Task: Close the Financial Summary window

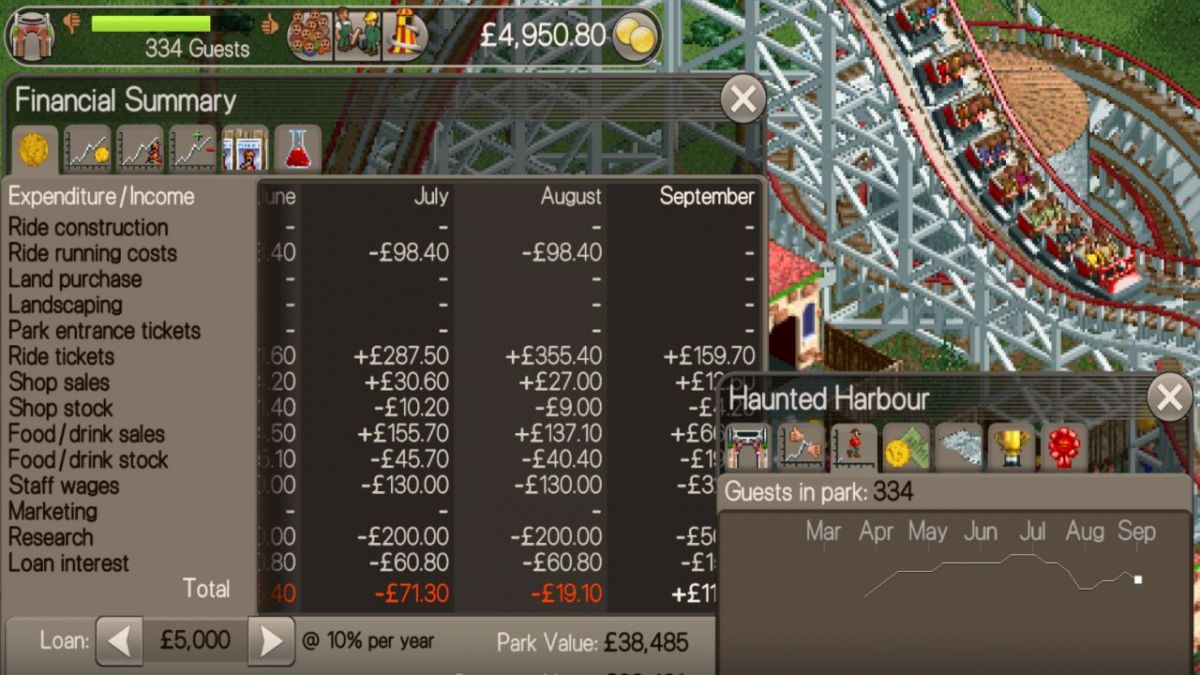Action: point(743,99)
